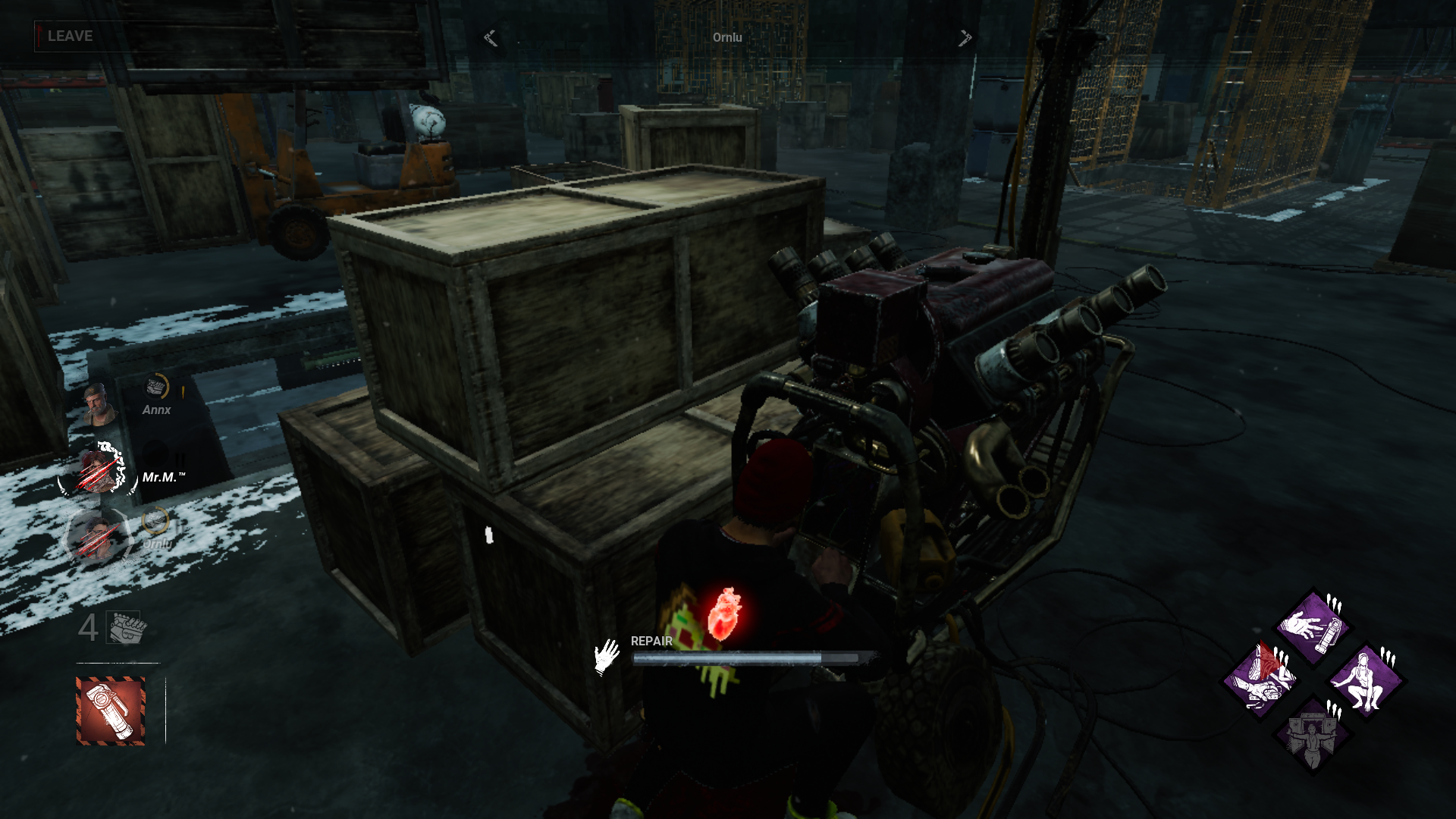Click the generator counter engine icon
Image resolution: width=1456 pixels, height=819 pixels.
pyautogui.click(x=123, y=626)
